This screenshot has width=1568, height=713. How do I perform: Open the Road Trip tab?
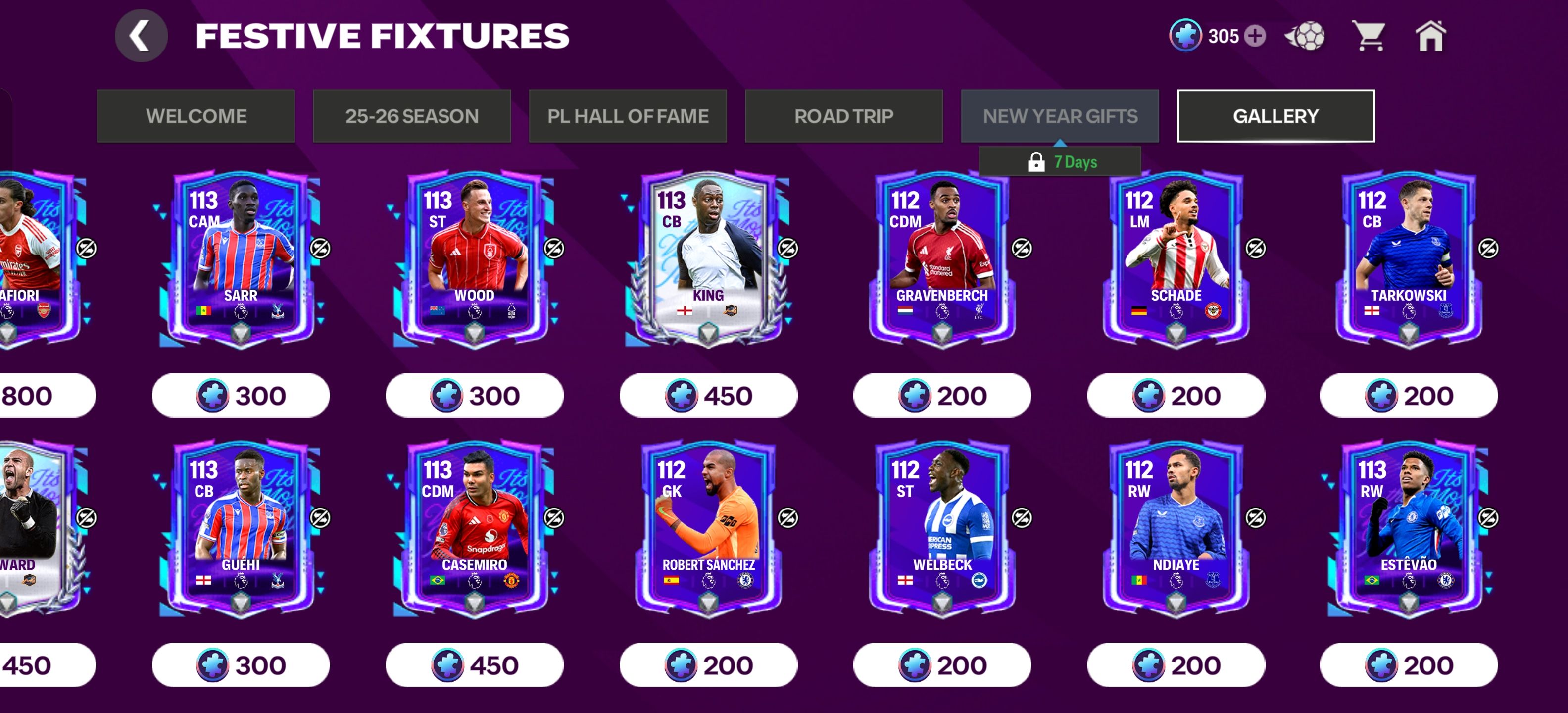coord(844,116)
